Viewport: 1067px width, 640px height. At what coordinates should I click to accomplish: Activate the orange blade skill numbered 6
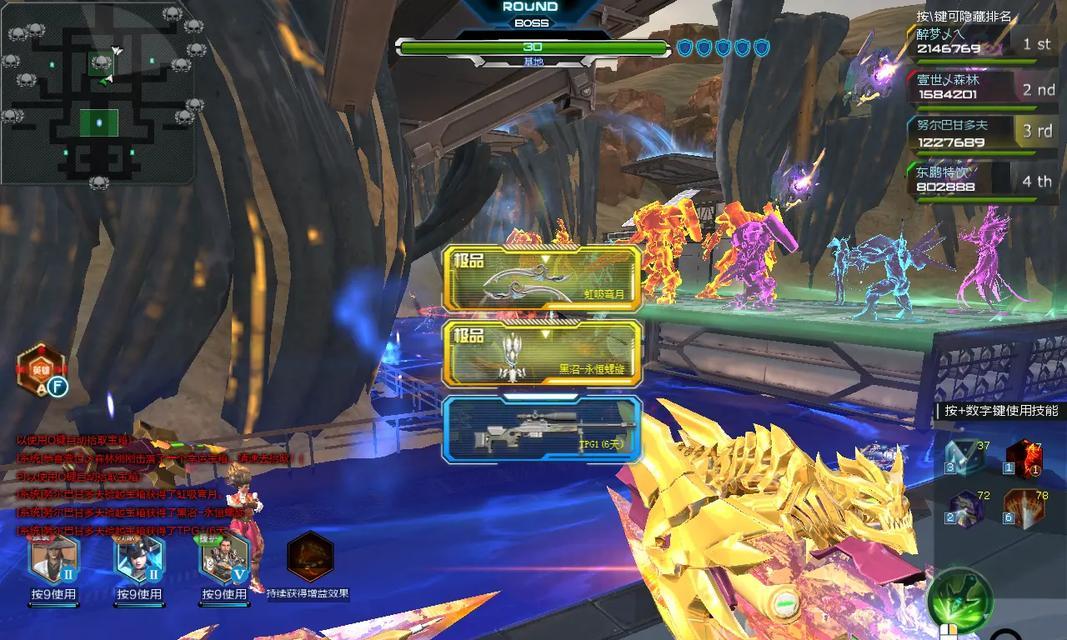pos(1023,508)
